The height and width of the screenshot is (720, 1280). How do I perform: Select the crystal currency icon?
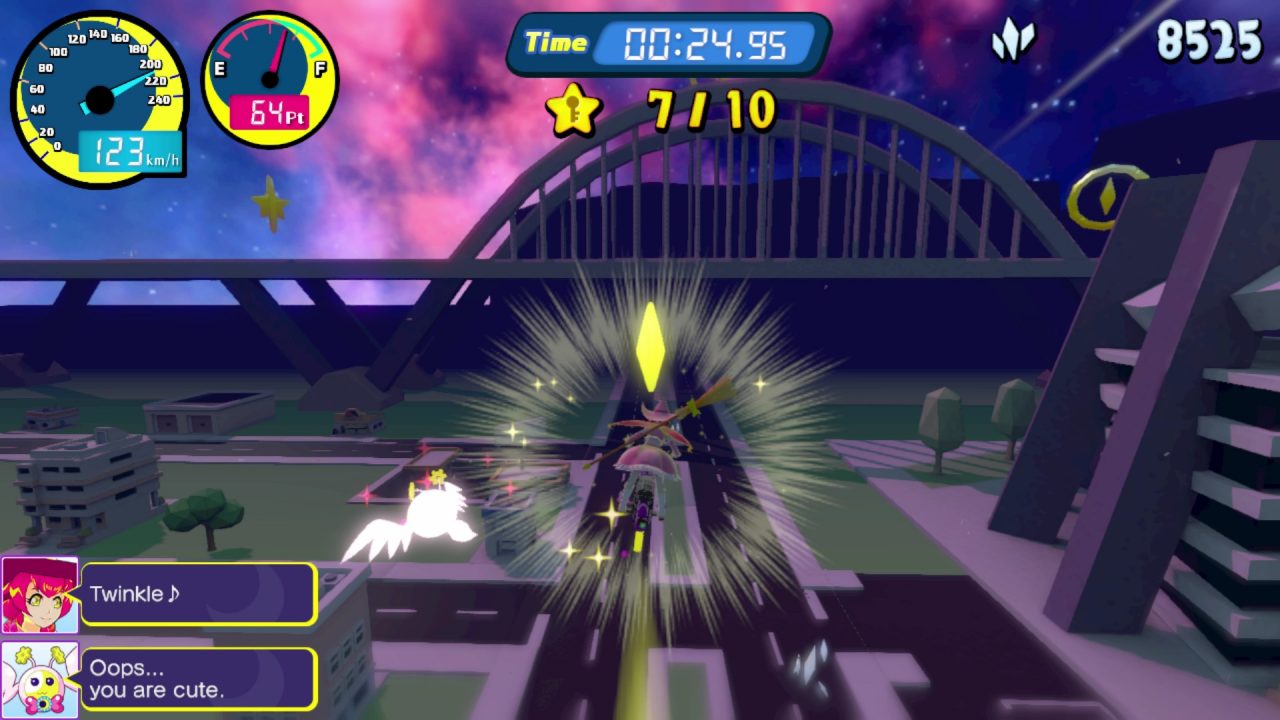tap(1013, 41)
